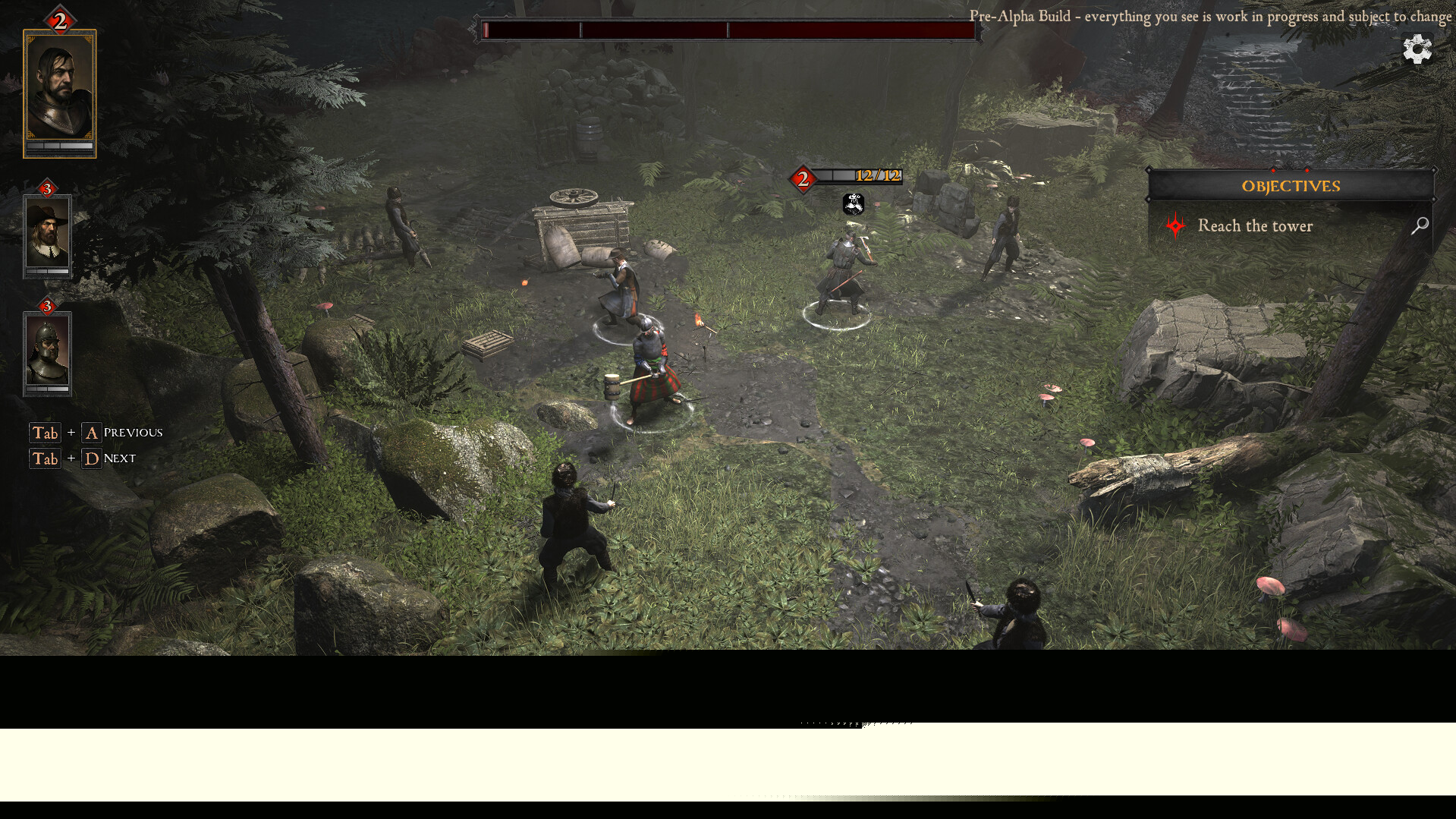1456x819 pixels.
Task: Open settings with the gear icon
Action: 1417,50
